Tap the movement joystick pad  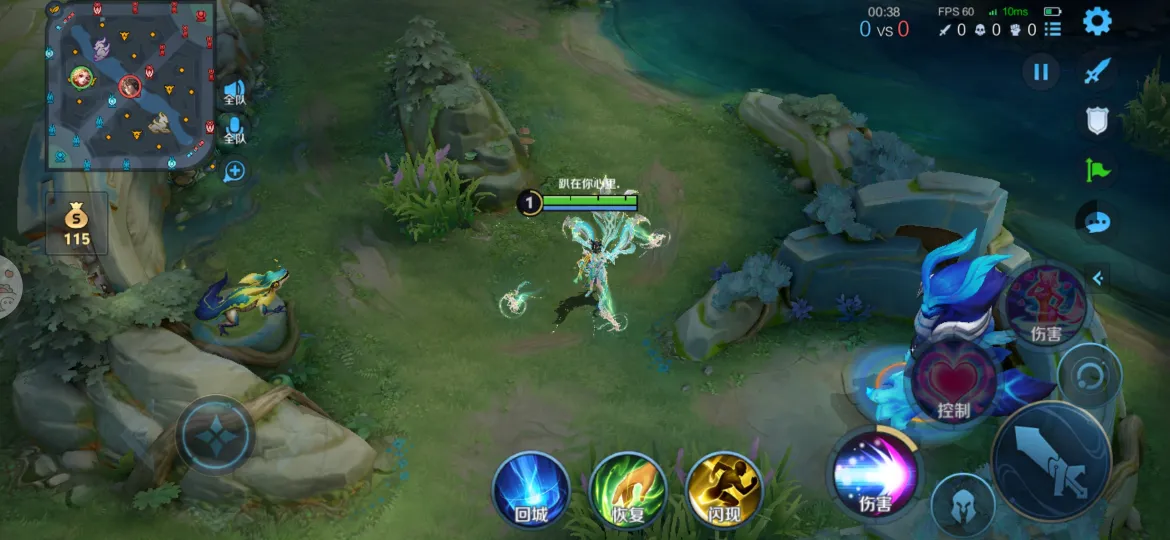(215, 437)
